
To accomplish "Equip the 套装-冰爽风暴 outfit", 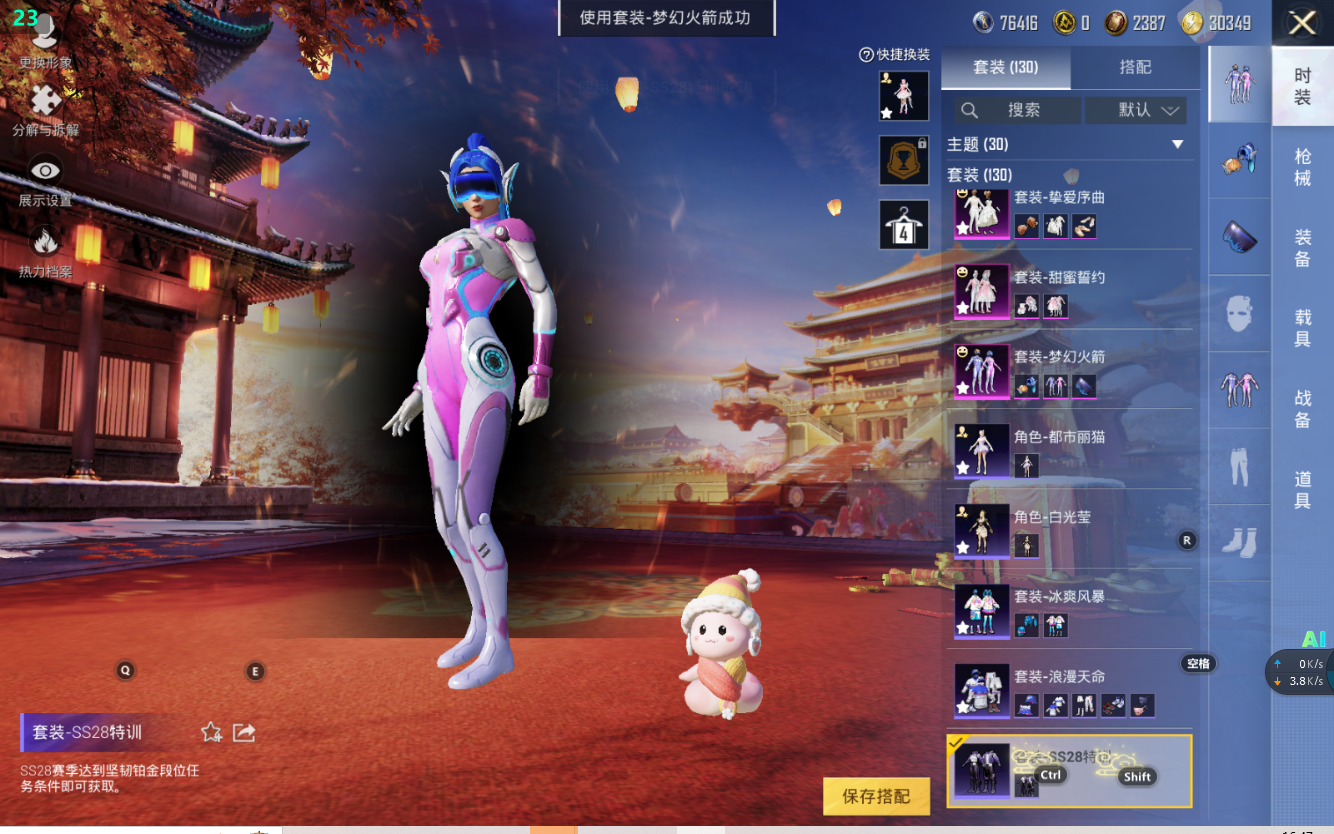I will (x=1070, y=611).
